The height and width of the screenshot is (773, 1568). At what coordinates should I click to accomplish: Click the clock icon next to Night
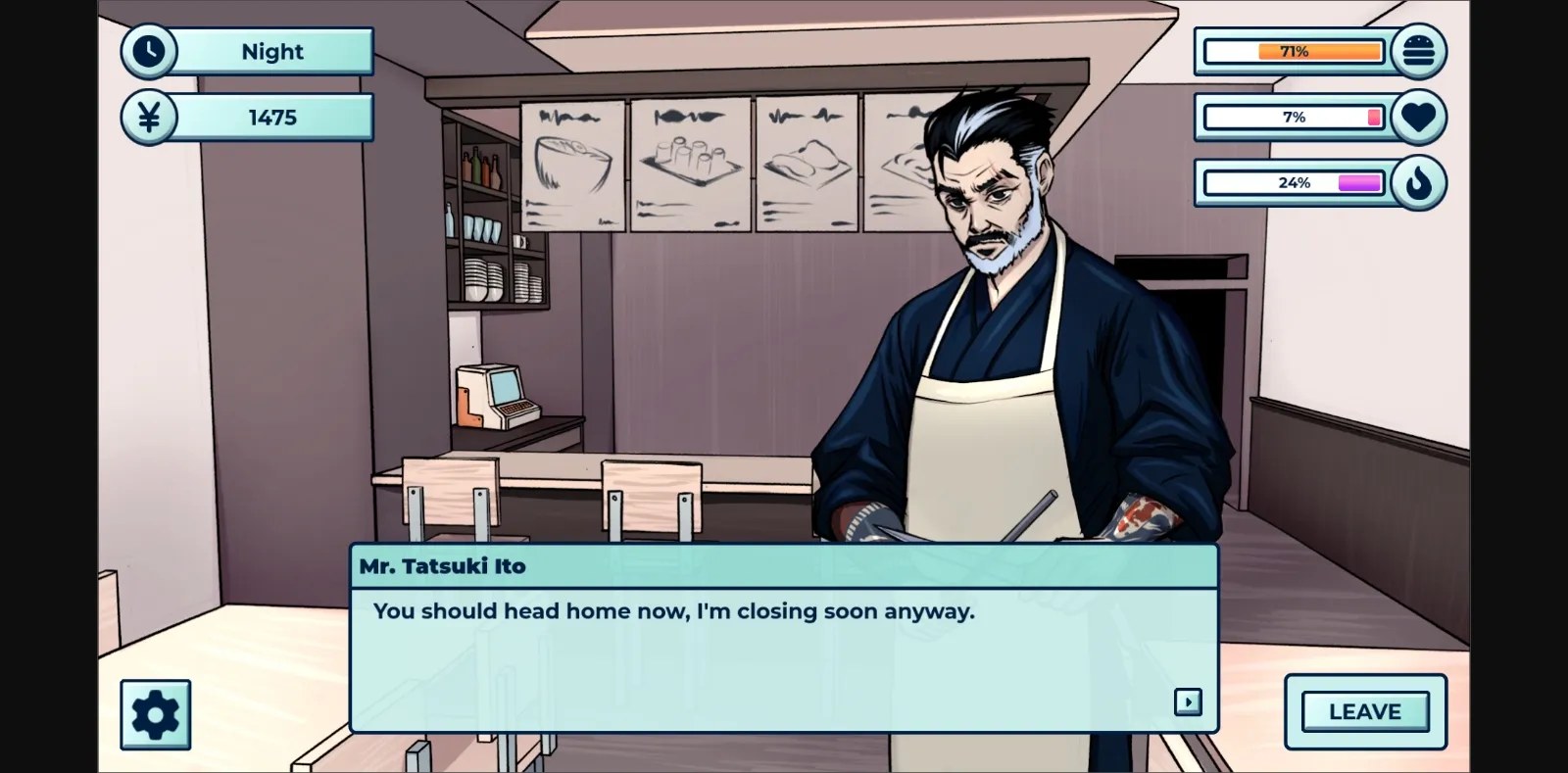click(x=148, y=51)
